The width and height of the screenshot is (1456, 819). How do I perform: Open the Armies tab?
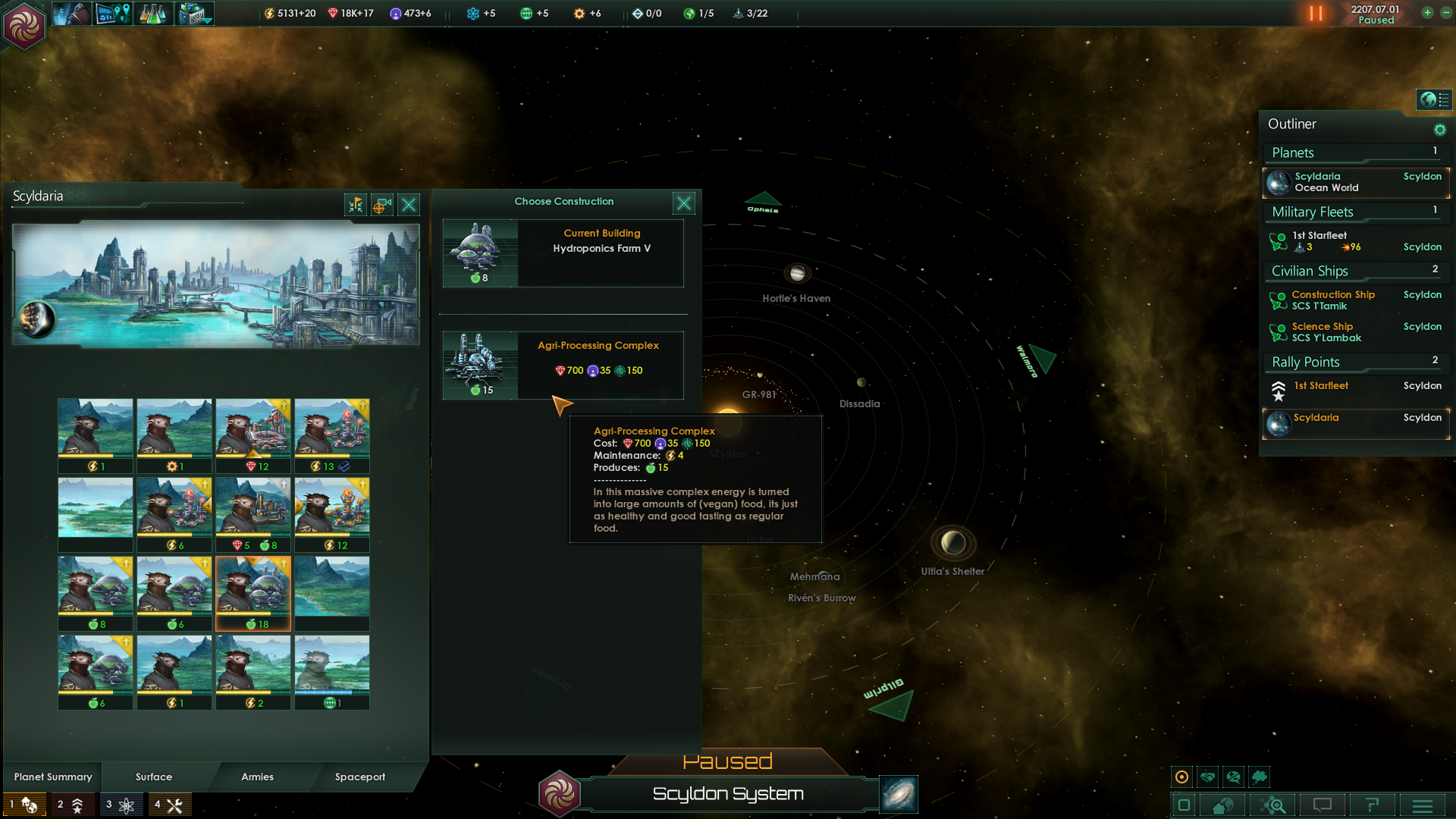coord(257,777)
